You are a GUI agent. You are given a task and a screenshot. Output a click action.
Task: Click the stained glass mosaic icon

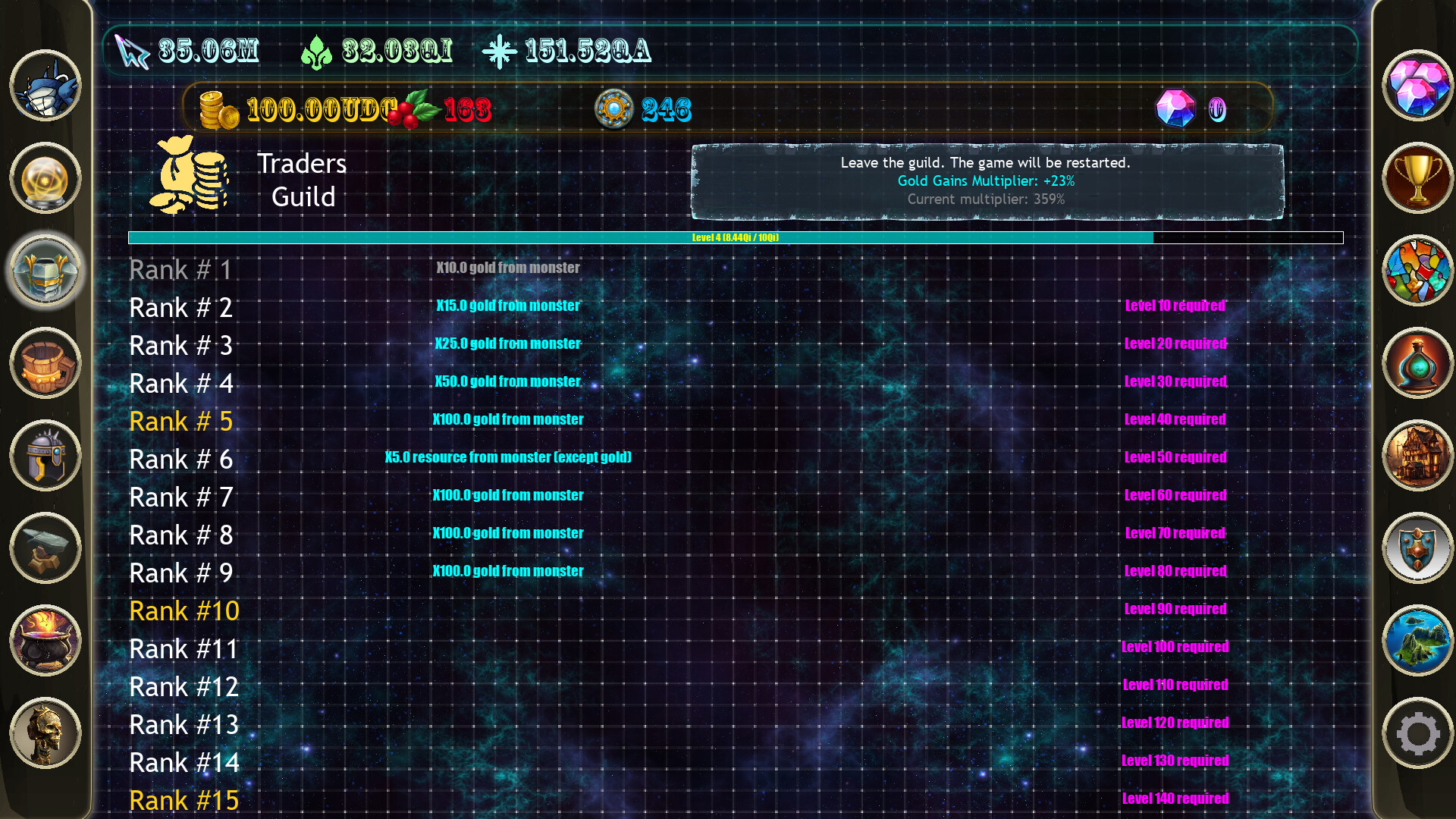tap(1417, 271)
